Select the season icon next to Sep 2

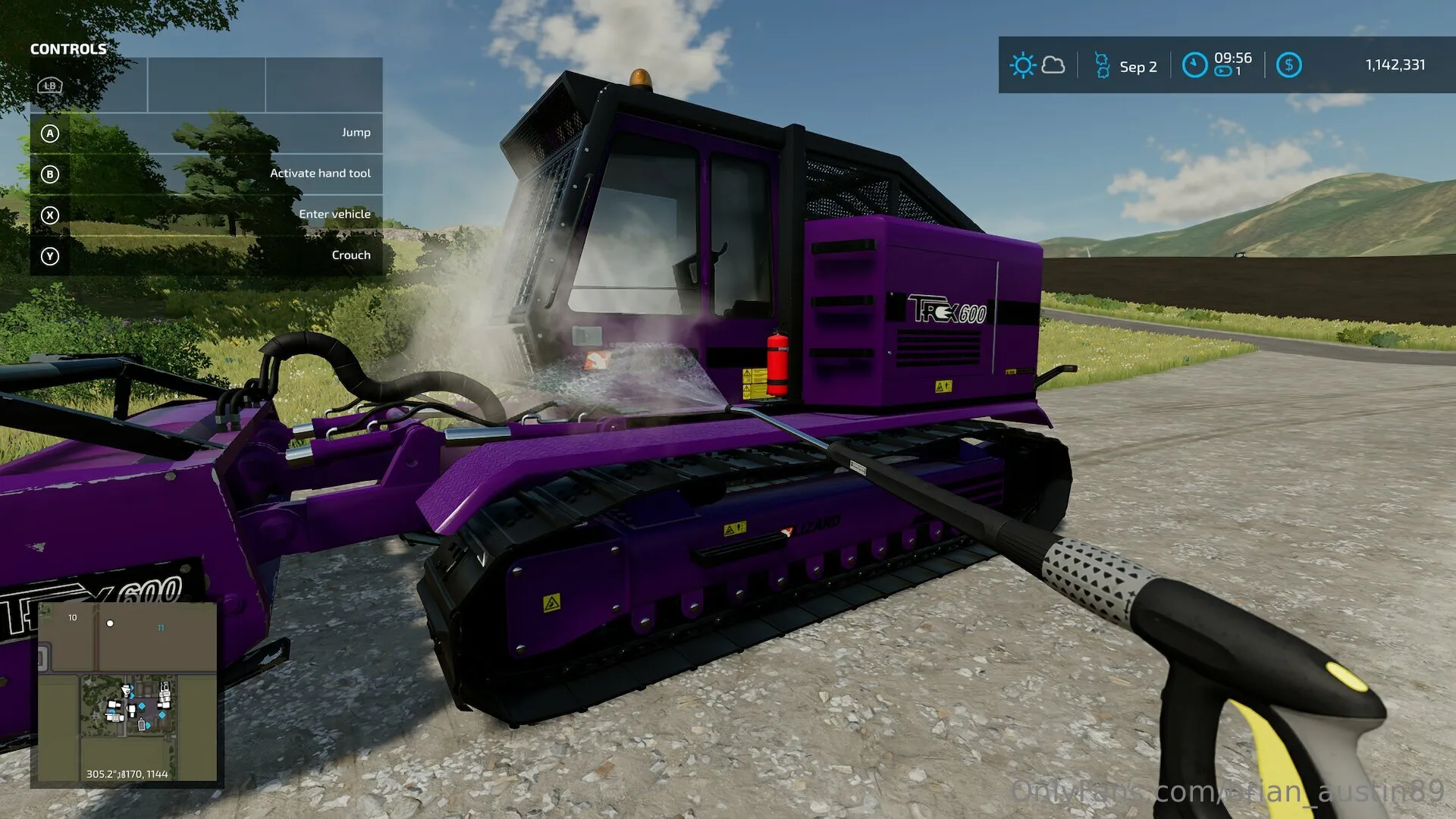coord(1102,65)
